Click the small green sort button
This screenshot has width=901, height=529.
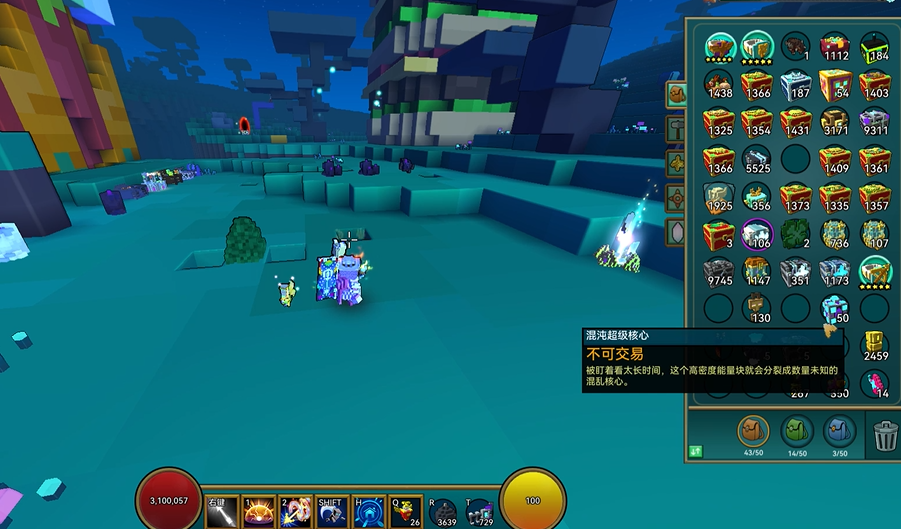(695, 452)
